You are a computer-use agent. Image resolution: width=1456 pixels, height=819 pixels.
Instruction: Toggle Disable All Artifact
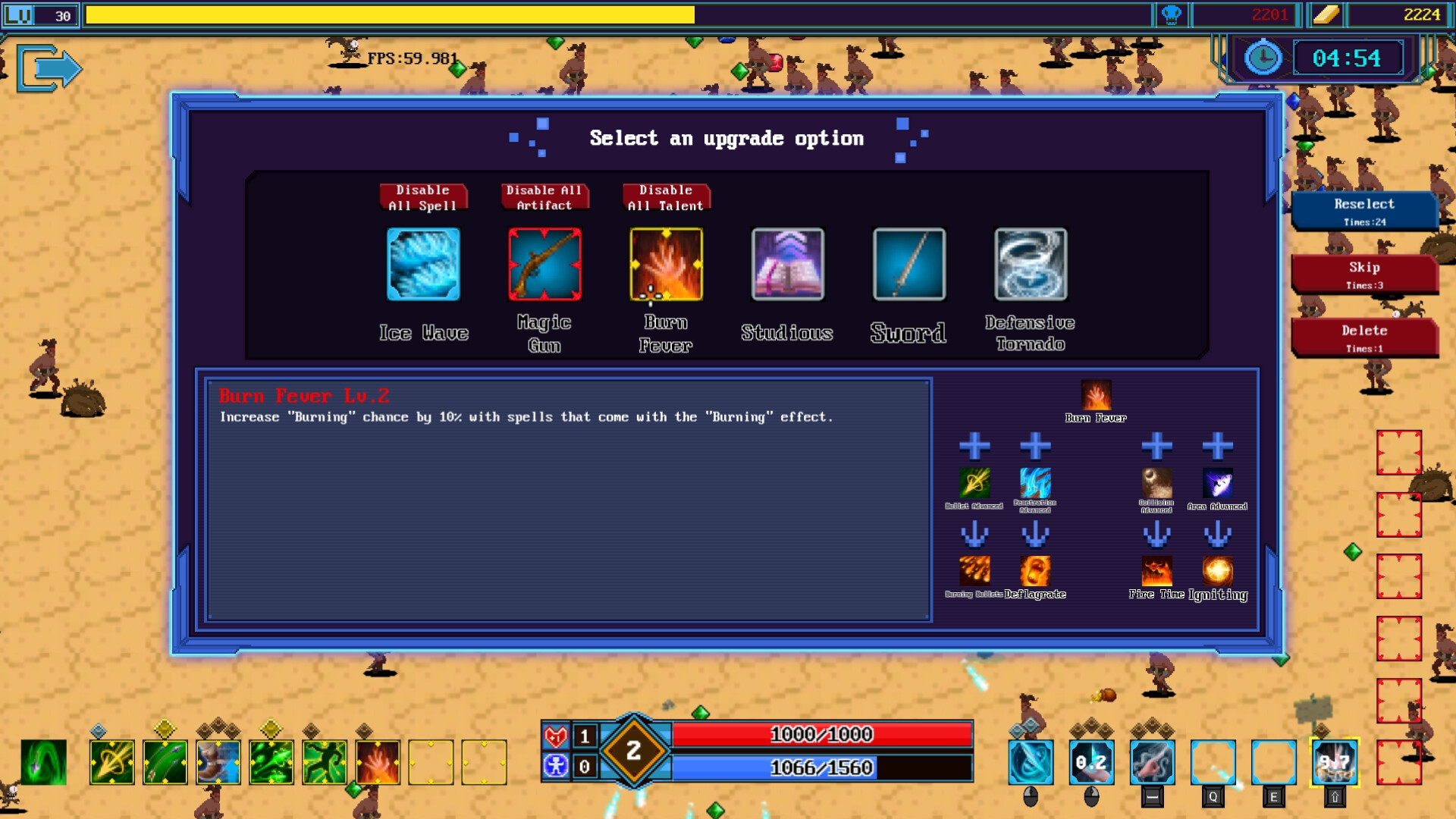click(544, 197)
